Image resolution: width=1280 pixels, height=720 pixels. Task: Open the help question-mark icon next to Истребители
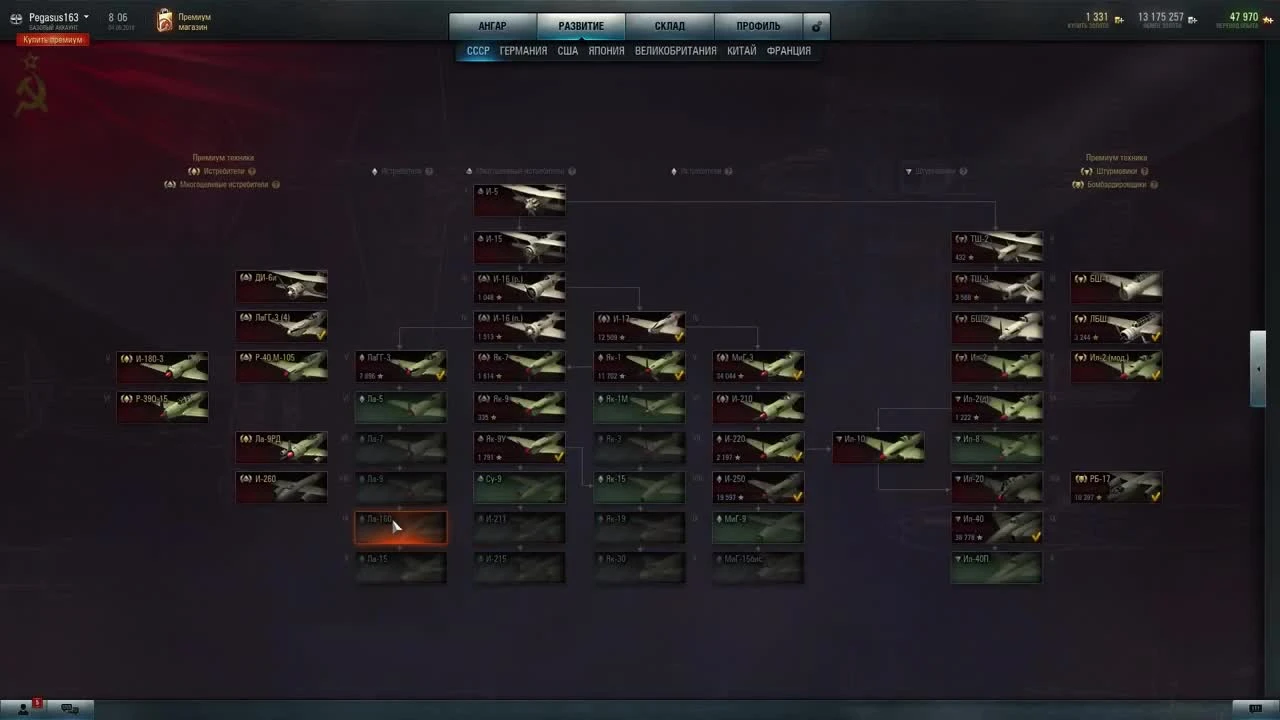click(429, 170)
